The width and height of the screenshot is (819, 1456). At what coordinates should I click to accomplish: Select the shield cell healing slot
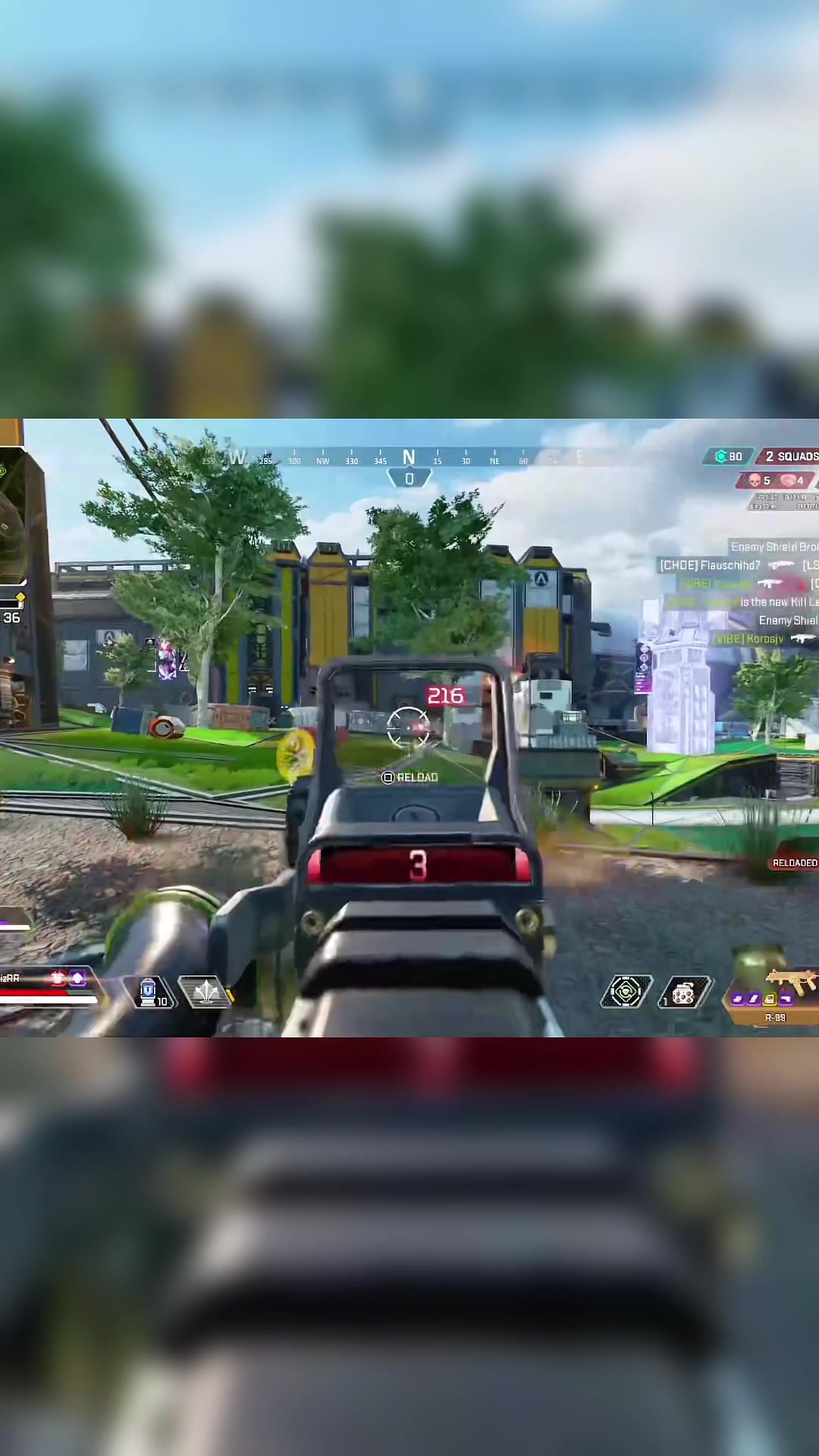152,992
